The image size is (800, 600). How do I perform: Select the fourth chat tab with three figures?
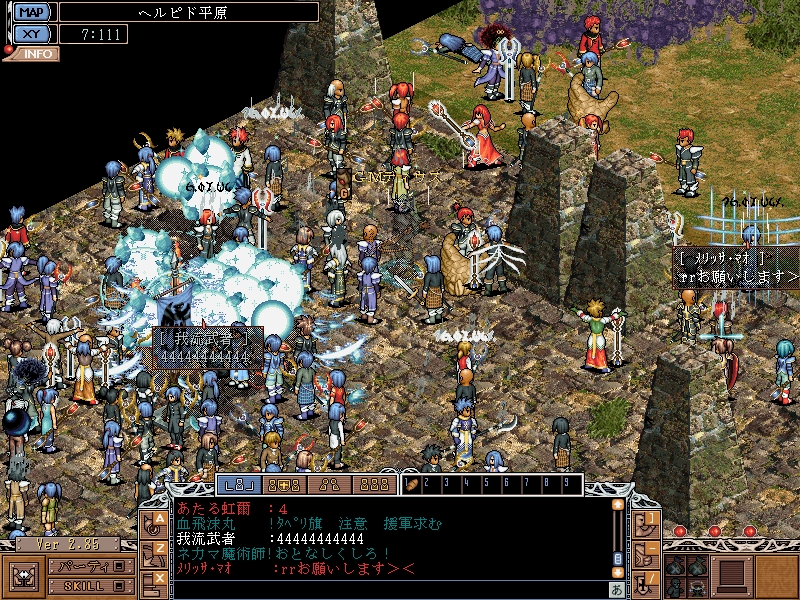point(373,485)
